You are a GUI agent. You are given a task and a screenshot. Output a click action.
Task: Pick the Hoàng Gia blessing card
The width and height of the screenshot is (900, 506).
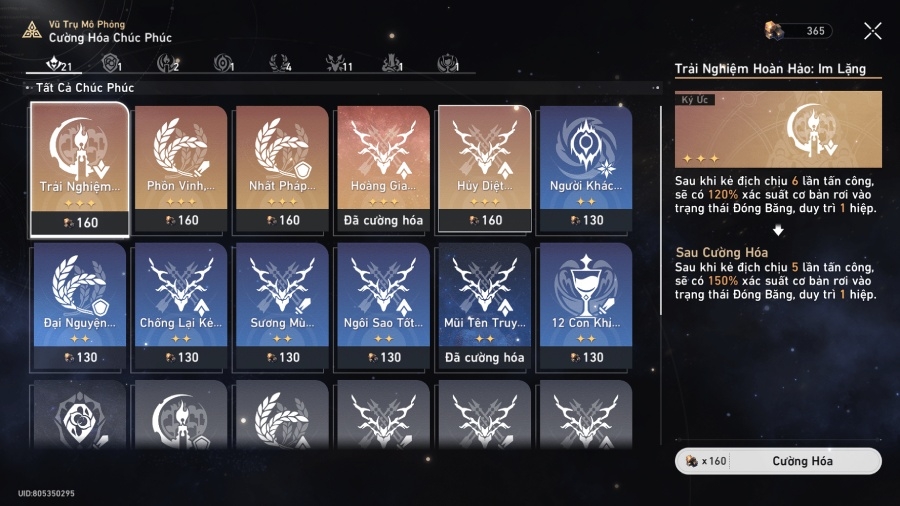point(384,169)
